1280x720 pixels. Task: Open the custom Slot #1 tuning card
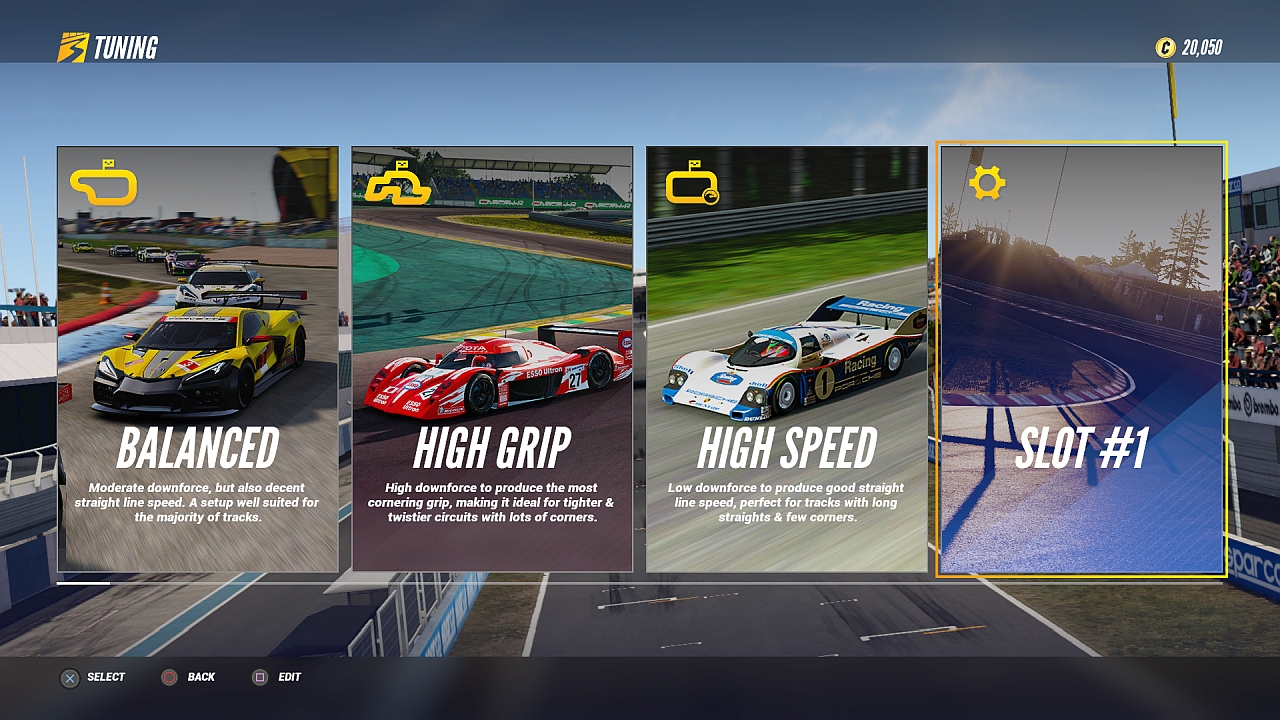click(x=1081, y=360)
